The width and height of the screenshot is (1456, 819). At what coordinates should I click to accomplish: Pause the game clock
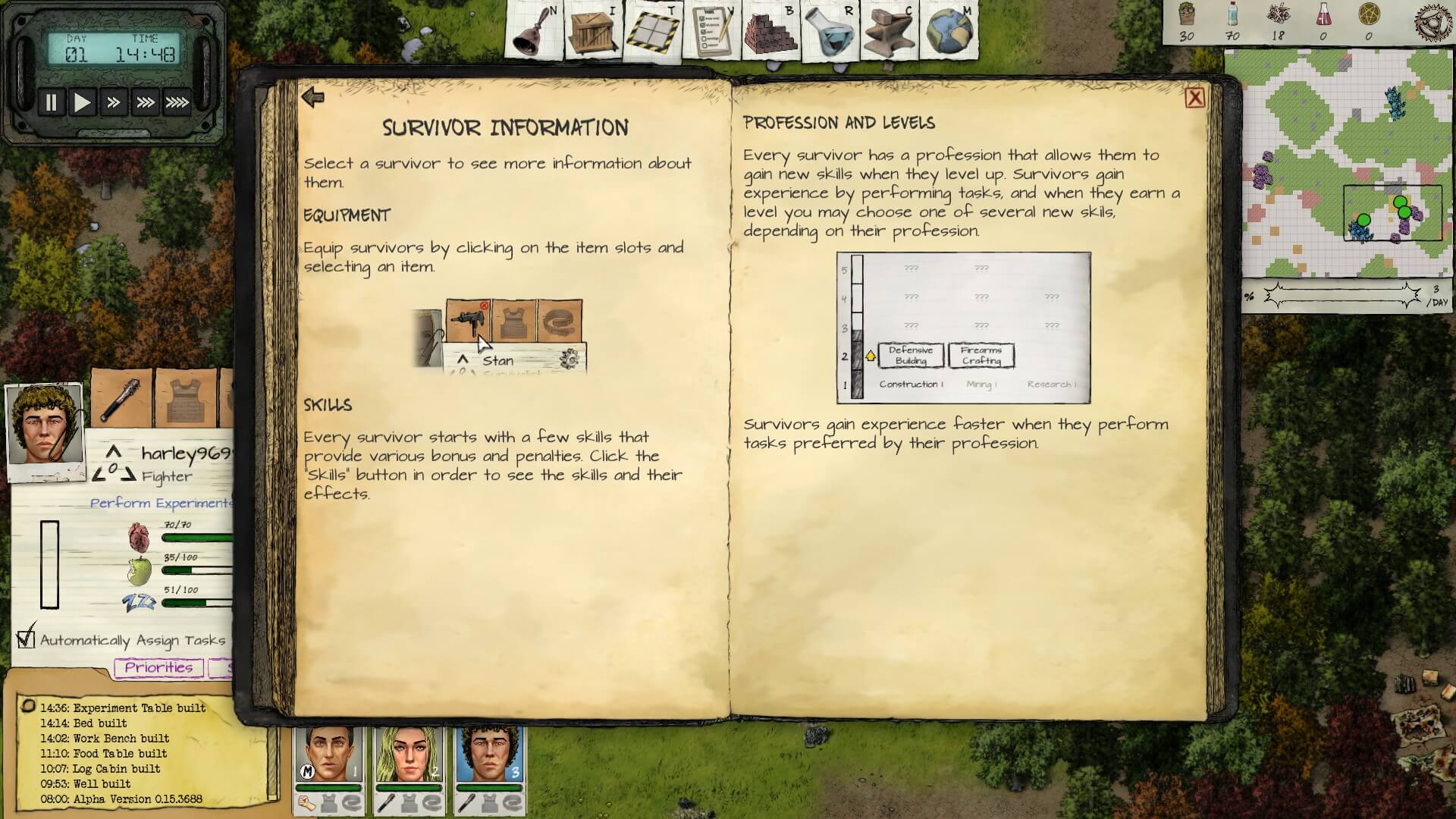click(51, 102)
